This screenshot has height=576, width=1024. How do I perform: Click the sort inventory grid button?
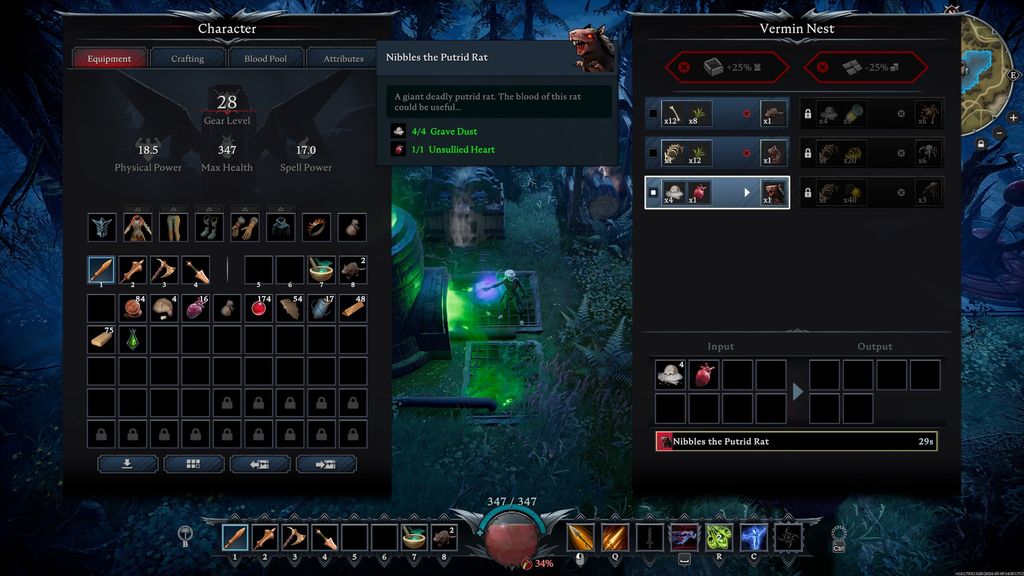point(193,464)
